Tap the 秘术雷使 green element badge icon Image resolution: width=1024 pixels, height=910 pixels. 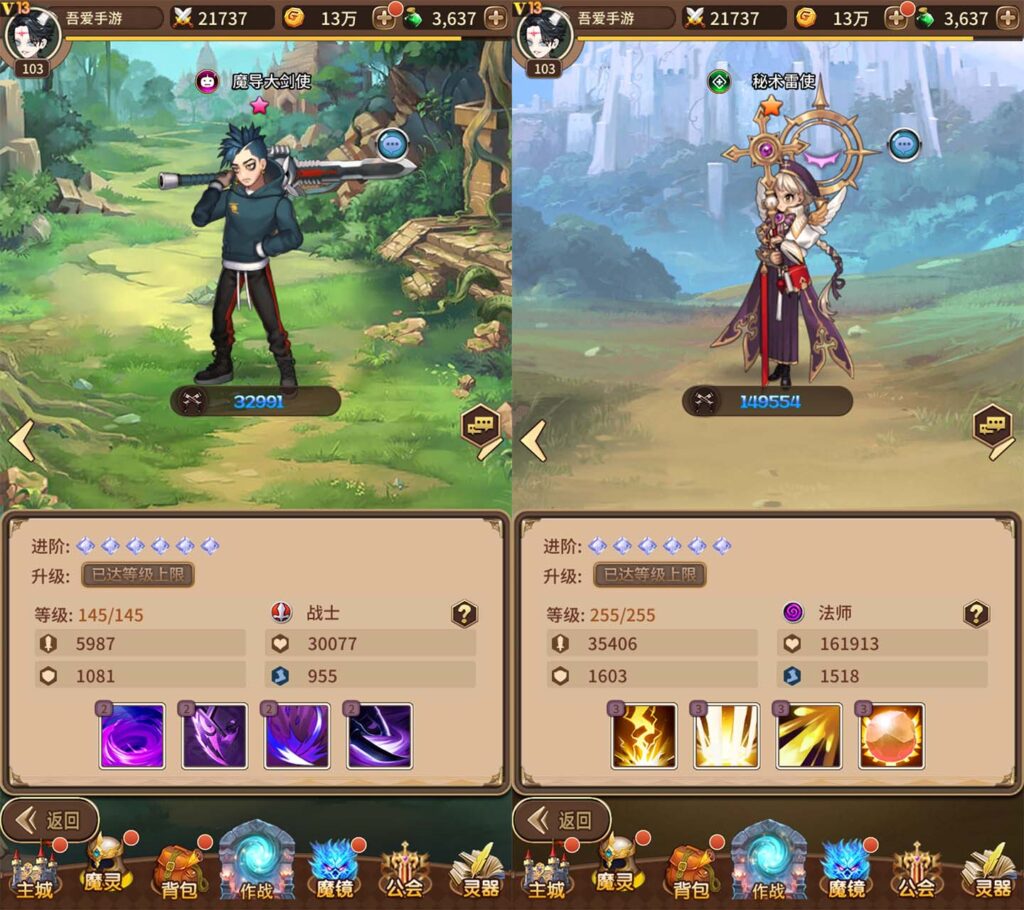click(x=719, y=82)
